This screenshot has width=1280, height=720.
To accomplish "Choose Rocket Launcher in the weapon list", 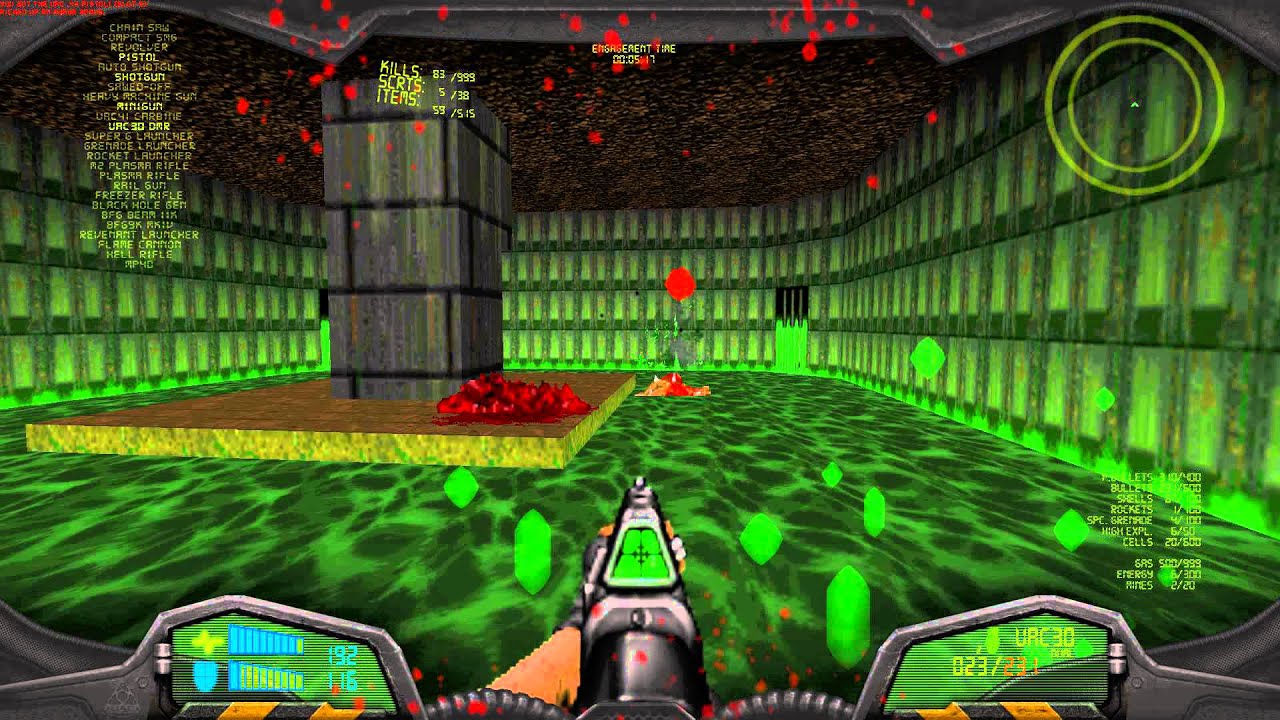I will 139,156.
